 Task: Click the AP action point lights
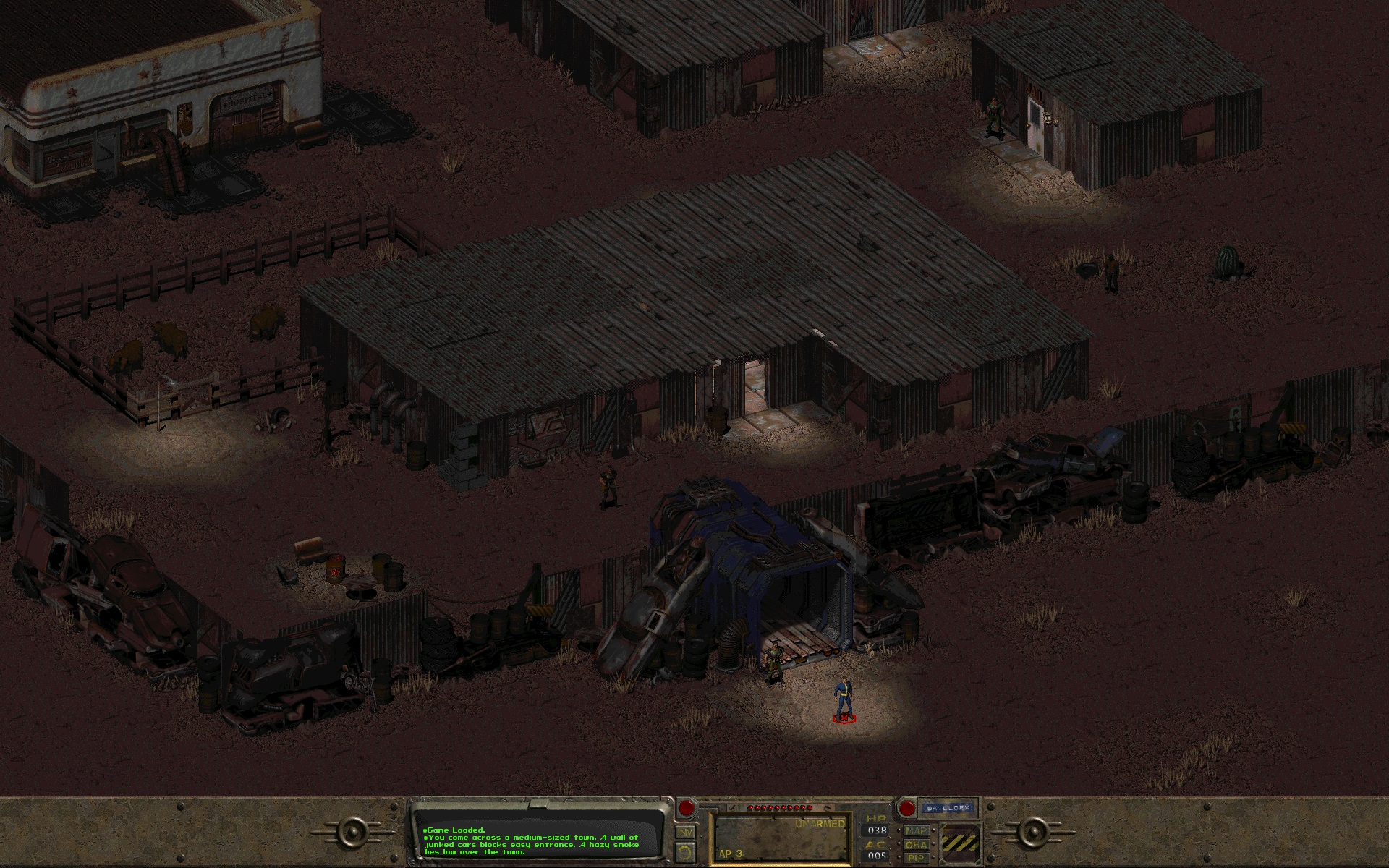coord(780,807)
